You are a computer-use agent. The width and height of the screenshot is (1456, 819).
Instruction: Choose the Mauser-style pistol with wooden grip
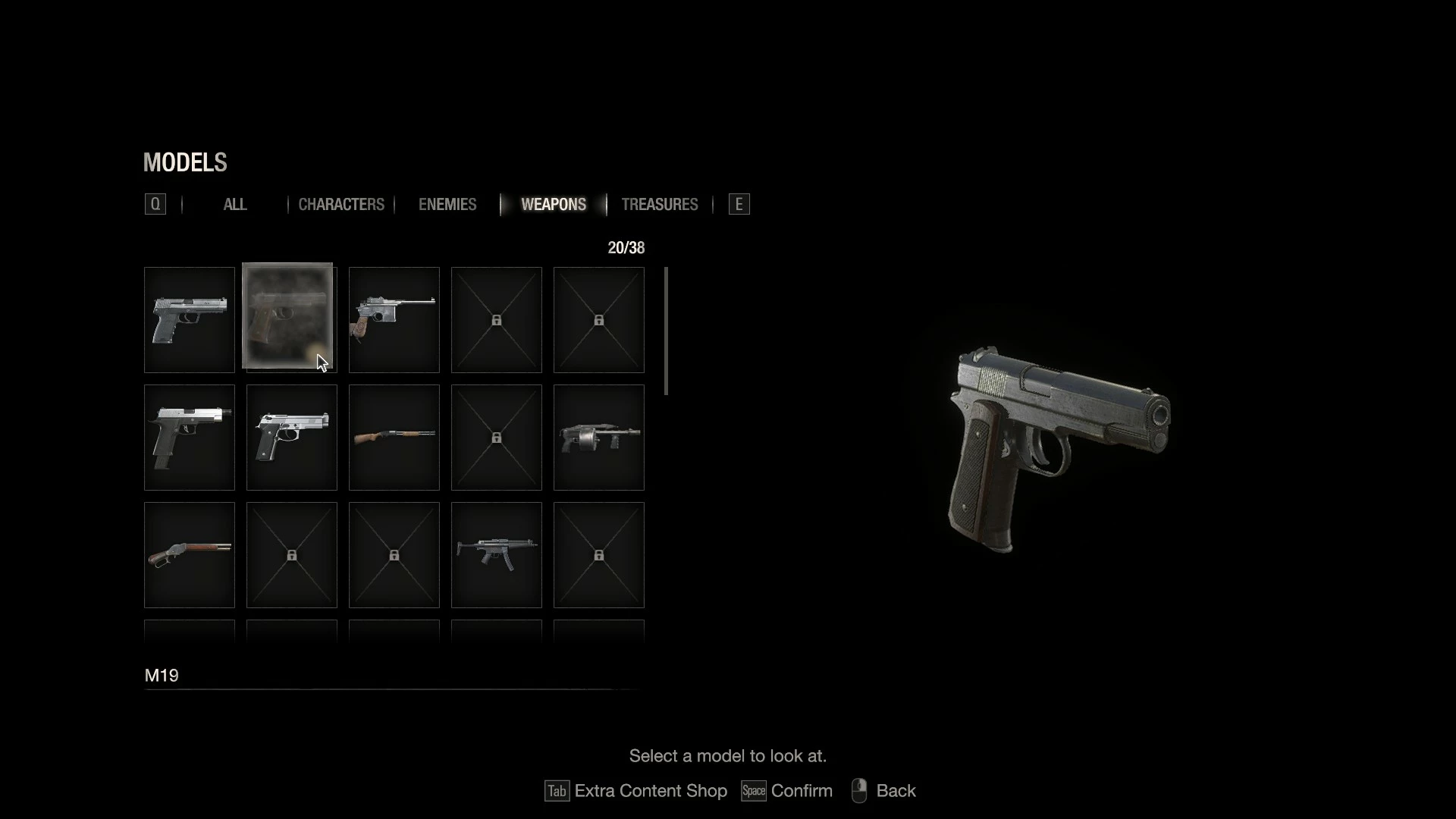click(394, 320)
